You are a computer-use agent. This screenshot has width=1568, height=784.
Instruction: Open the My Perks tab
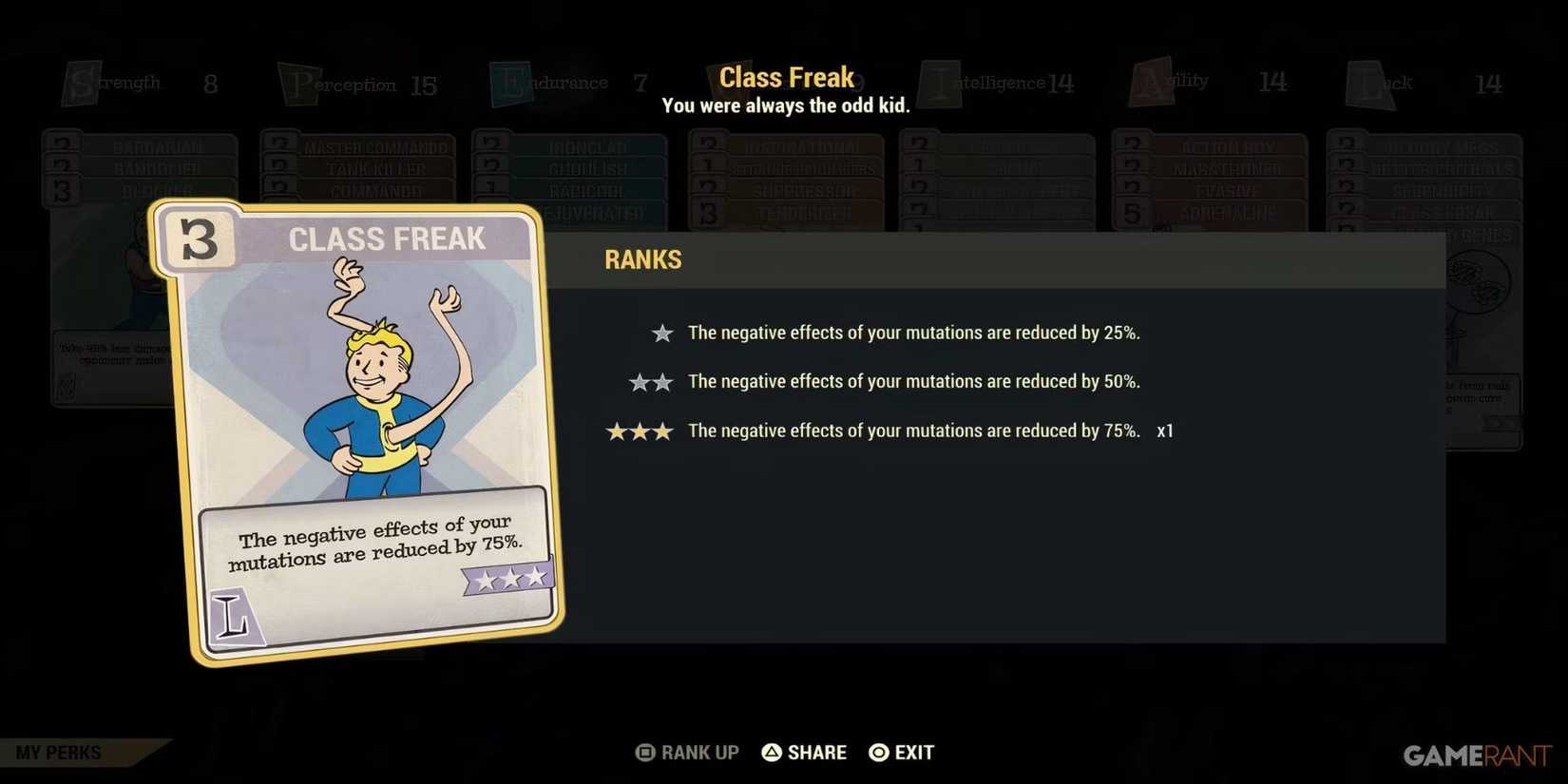(57, 752)
